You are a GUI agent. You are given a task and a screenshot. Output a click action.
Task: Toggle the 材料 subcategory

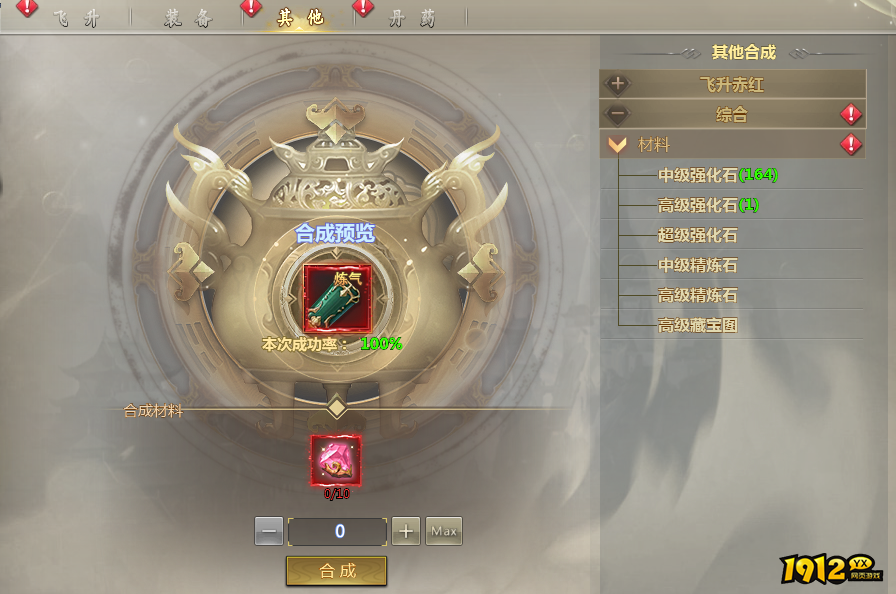(654, 145)
